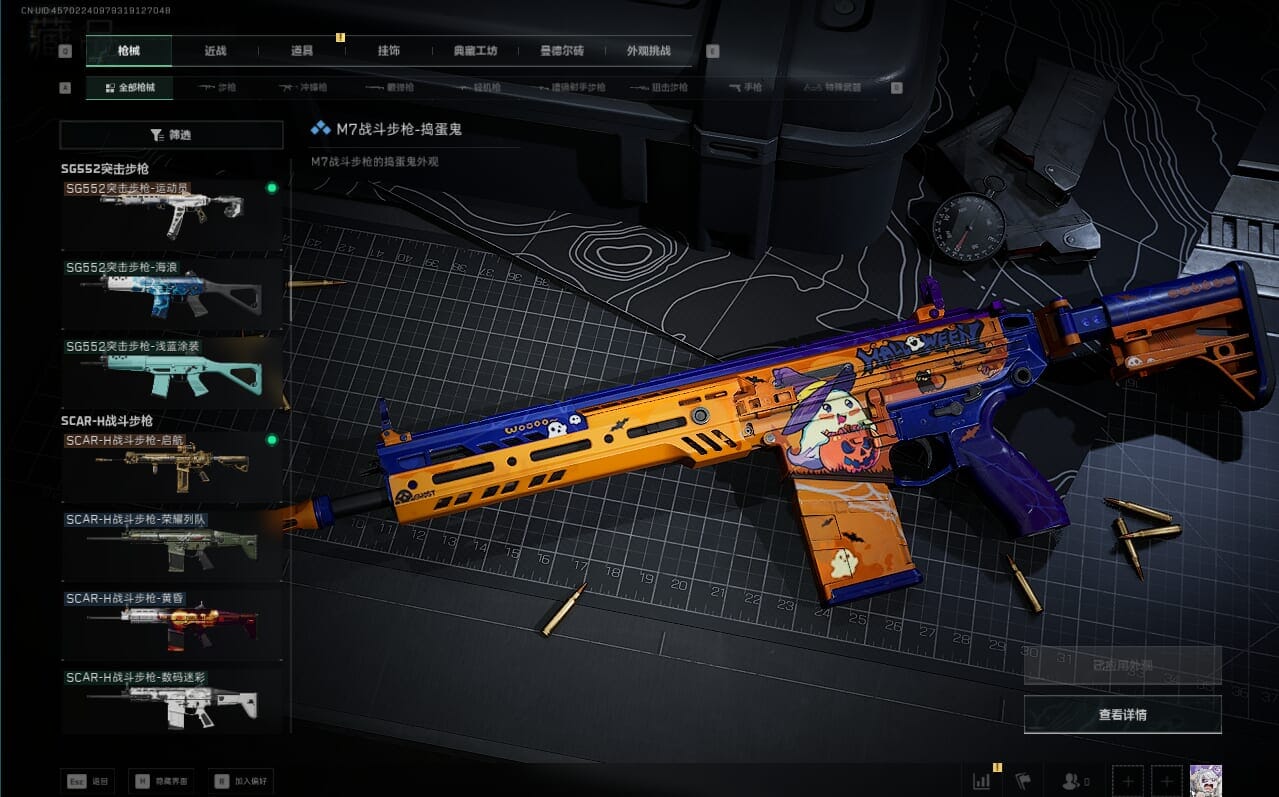Open the player avatar icon
Image resolution: width=1279 pixels, height=797 pixels.
coord(1205,780)
